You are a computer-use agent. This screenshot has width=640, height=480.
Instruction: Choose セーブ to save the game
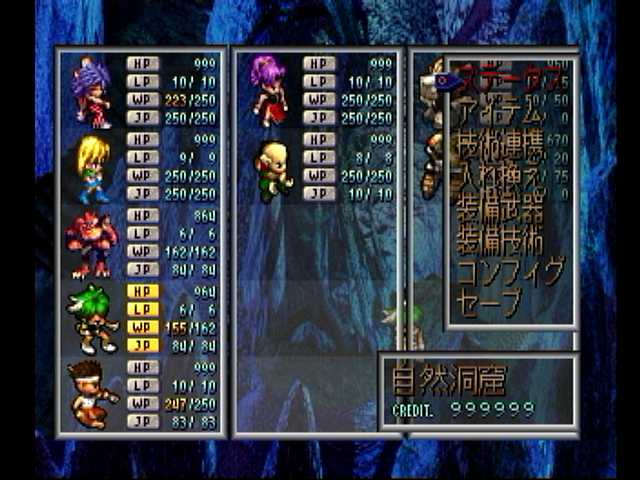pyautogui.click(x=490, y=301)
